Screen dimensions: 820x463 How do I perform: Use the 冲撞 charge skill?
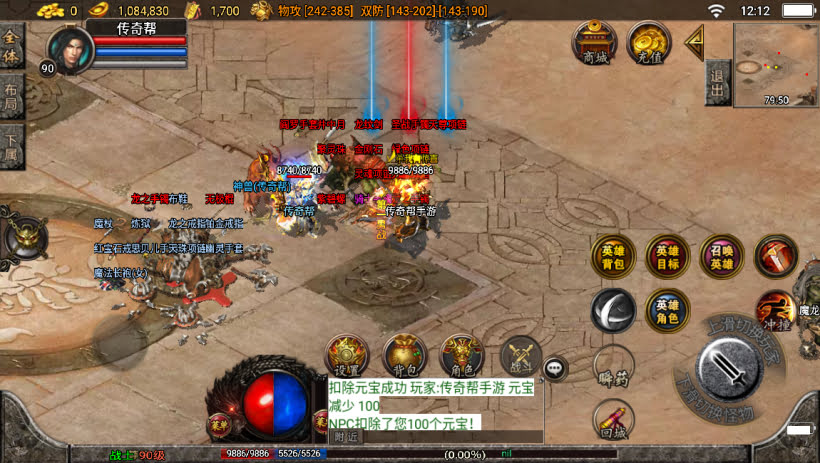click(774, 308)
